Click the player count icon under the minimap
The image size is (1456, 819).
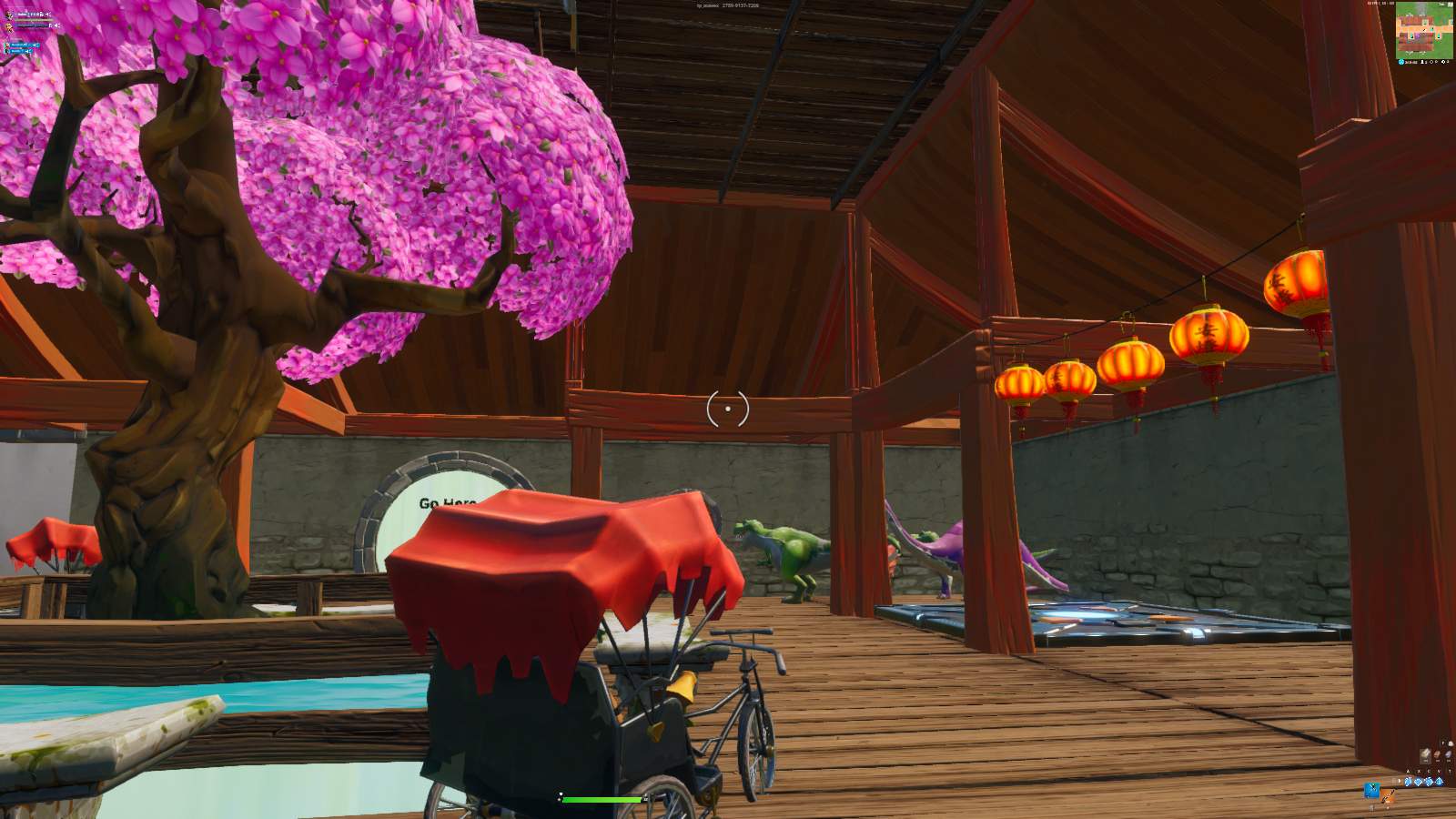(x=1422, y=62)
